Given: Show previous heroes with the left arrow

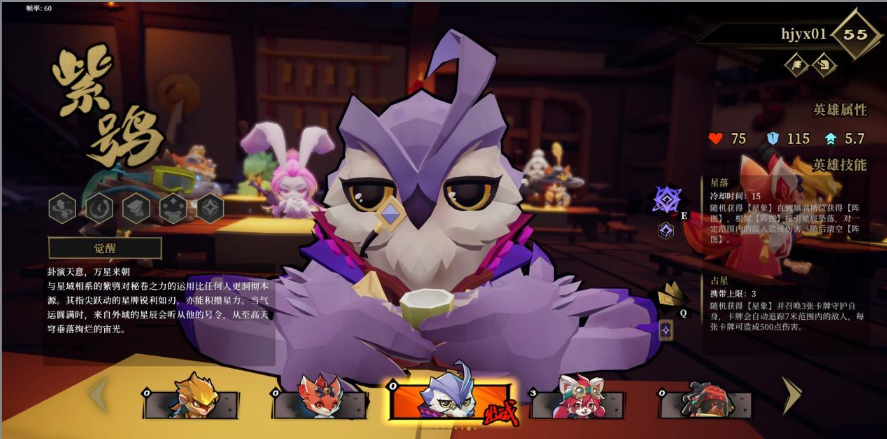Looking at the screenshot, I should click(100, 395).
